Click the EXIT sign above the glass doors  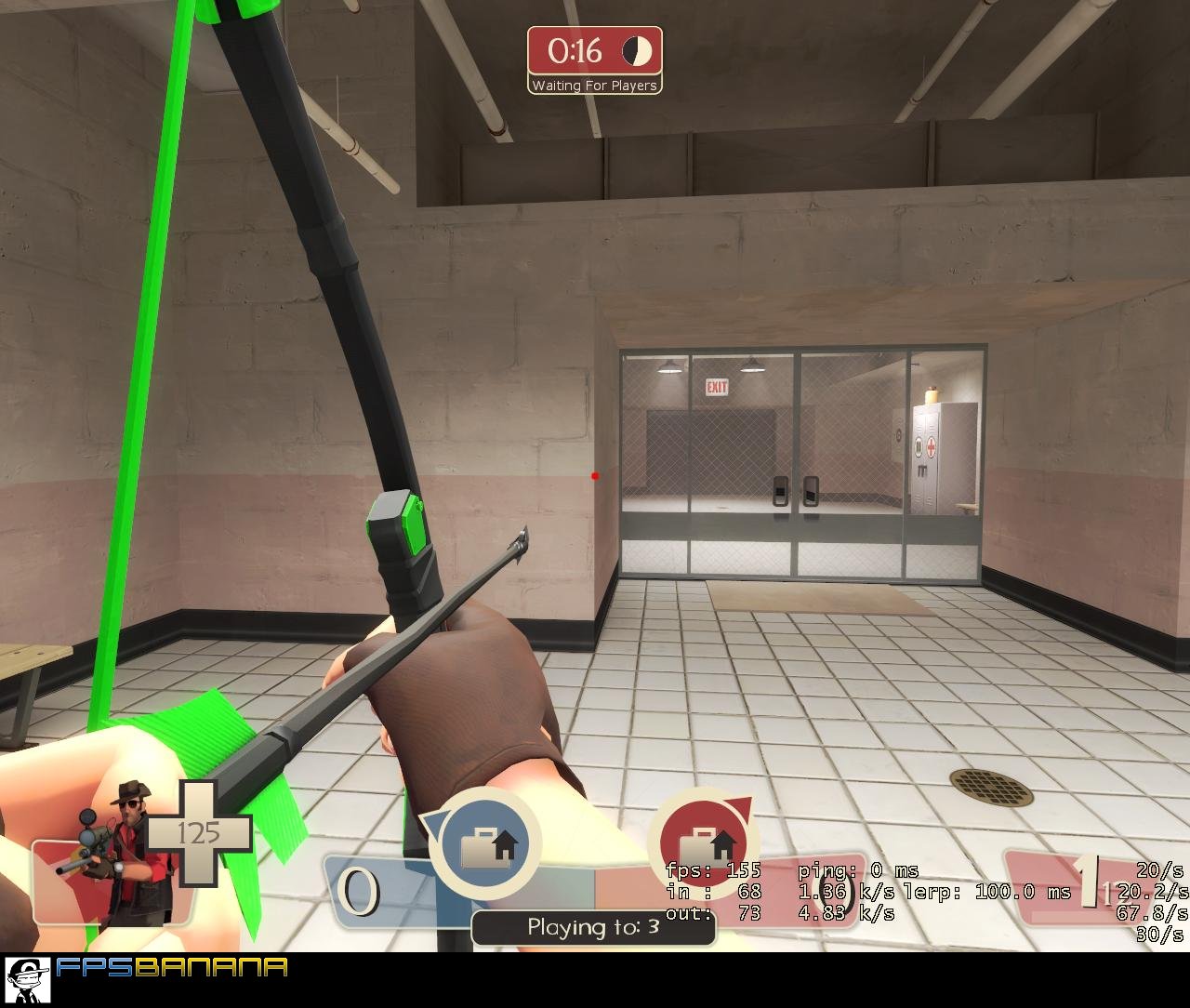[717, 387]
